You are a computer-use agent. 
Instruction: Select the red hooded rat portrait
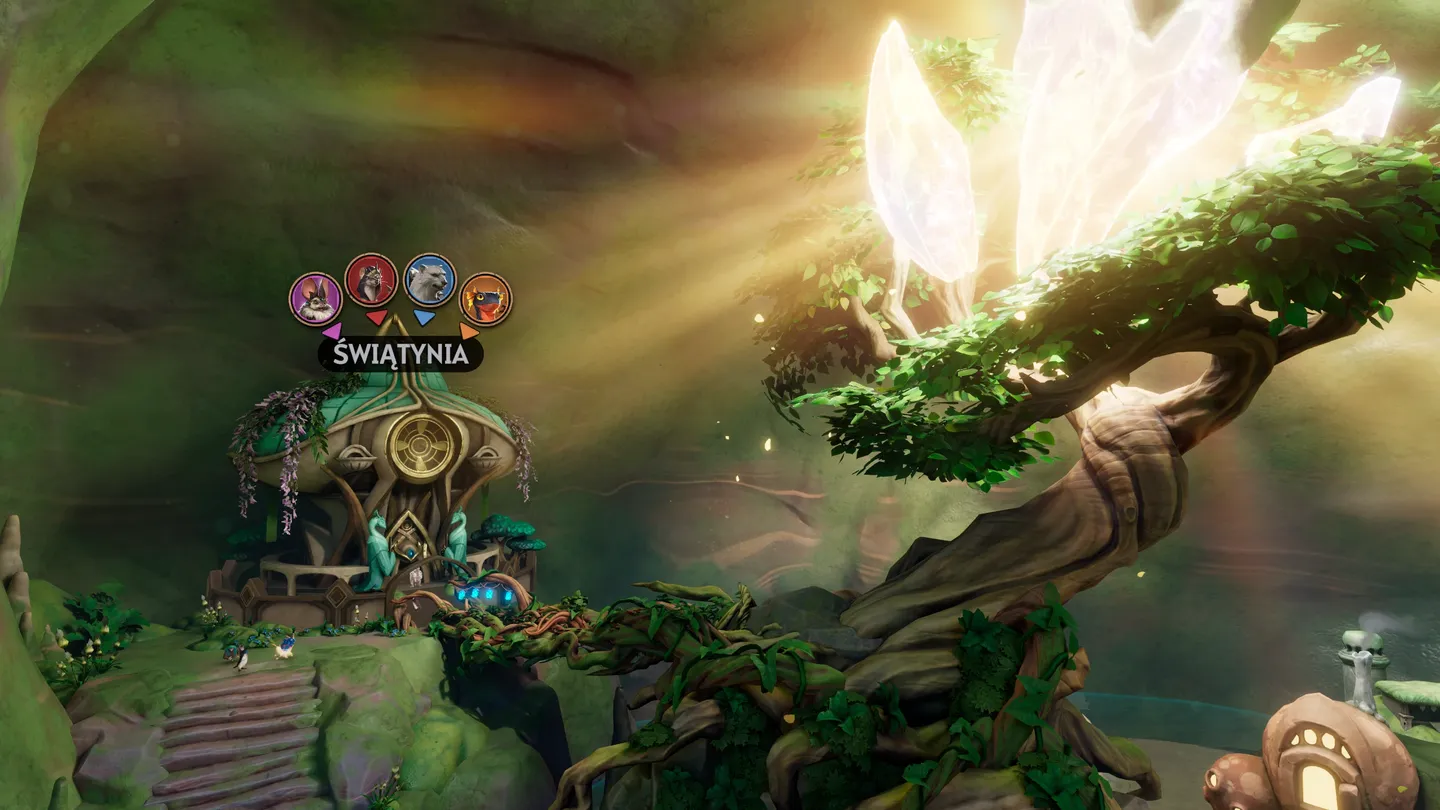coord(371,279)
